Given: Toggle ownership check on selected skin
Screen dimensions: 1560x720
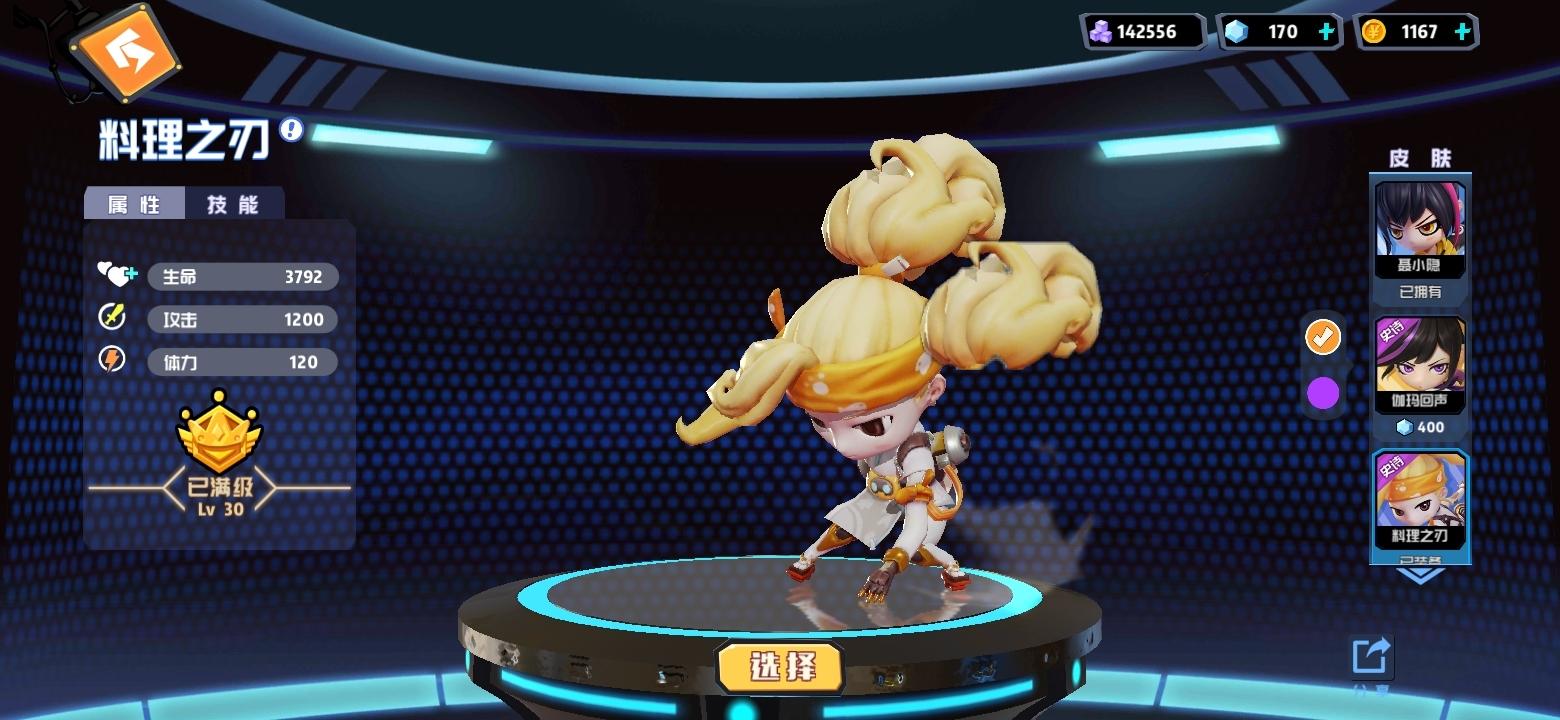Looking at the screenshot, I should 1323,338.
